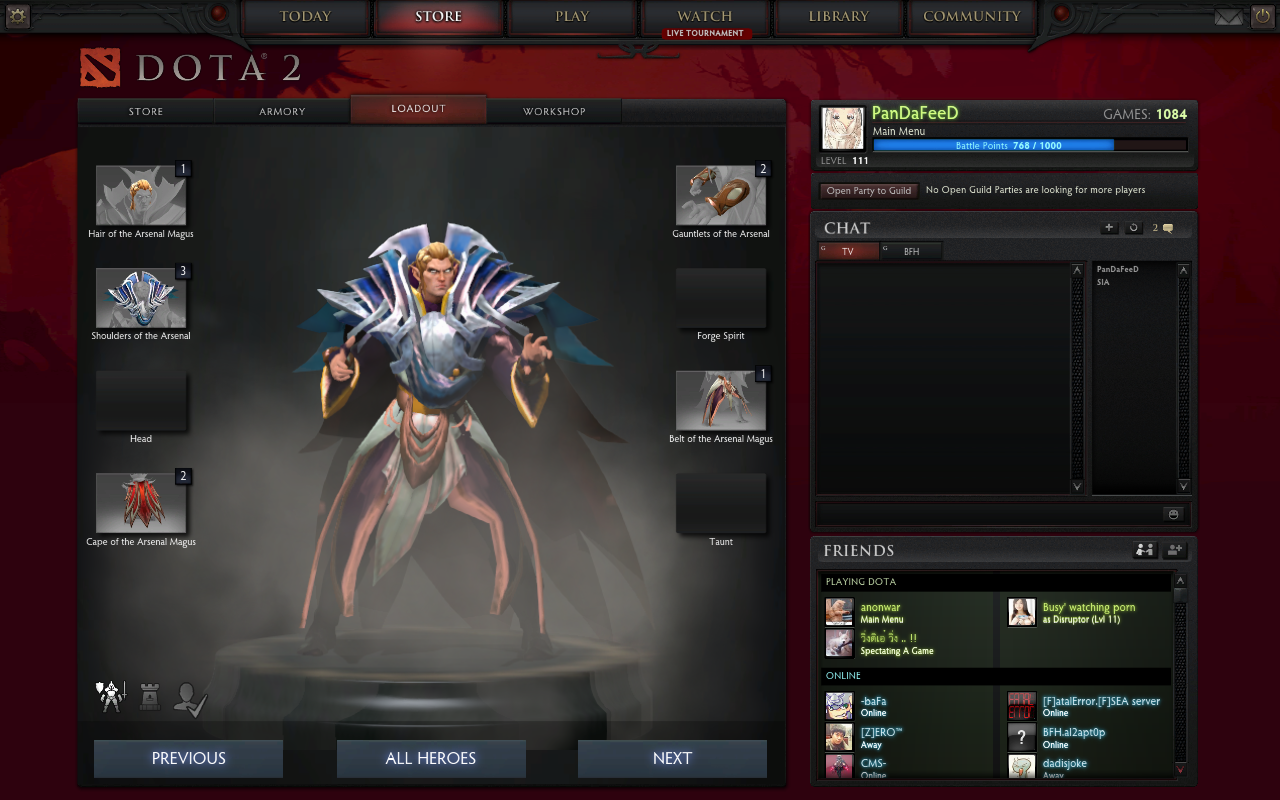Go to the next hero loadout
1280x800 pixels.
[x=672, y=758]
